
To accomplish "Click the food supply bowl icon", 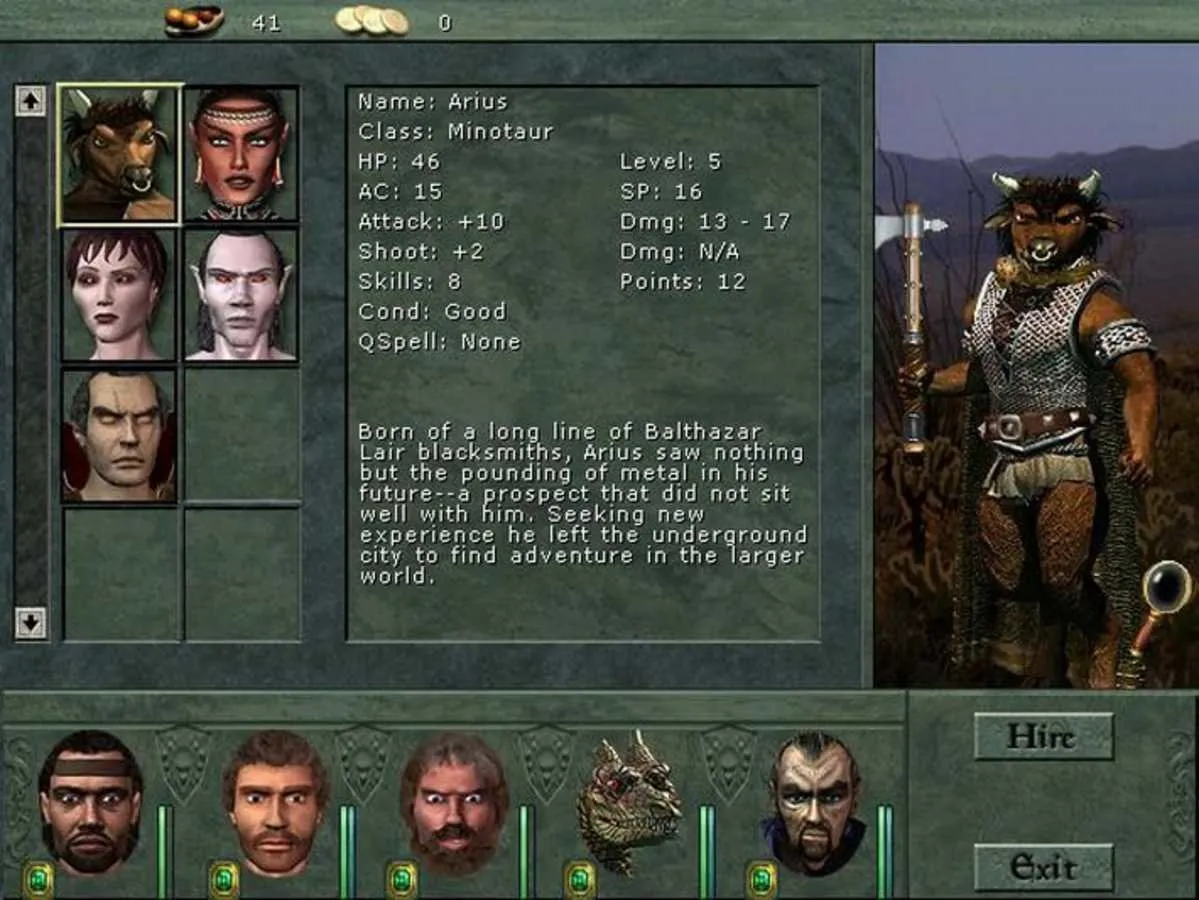I will click(194, 20).
